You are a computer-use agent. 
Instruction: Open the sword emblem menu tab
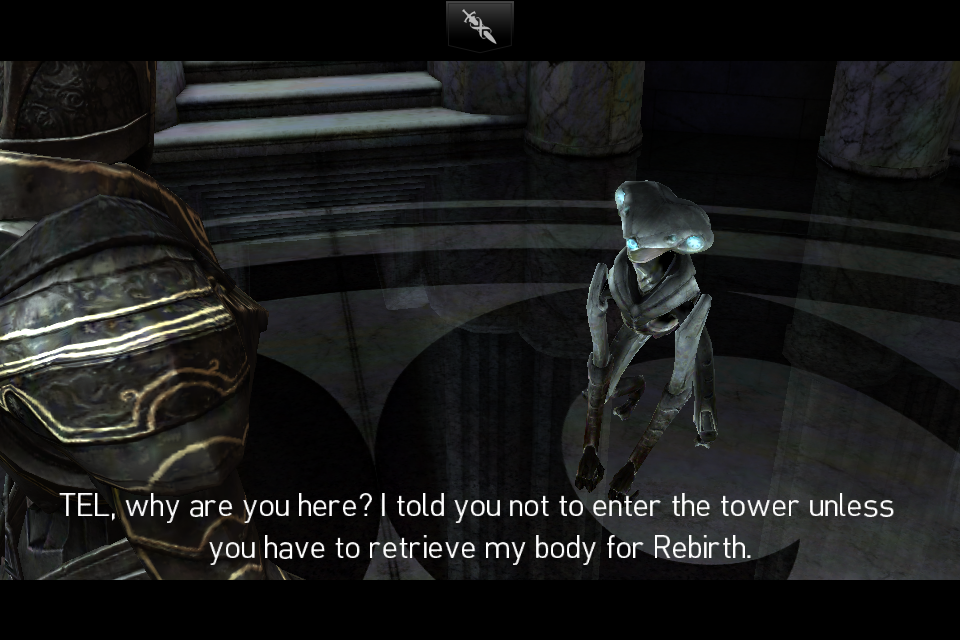click(x=479, y=26)
